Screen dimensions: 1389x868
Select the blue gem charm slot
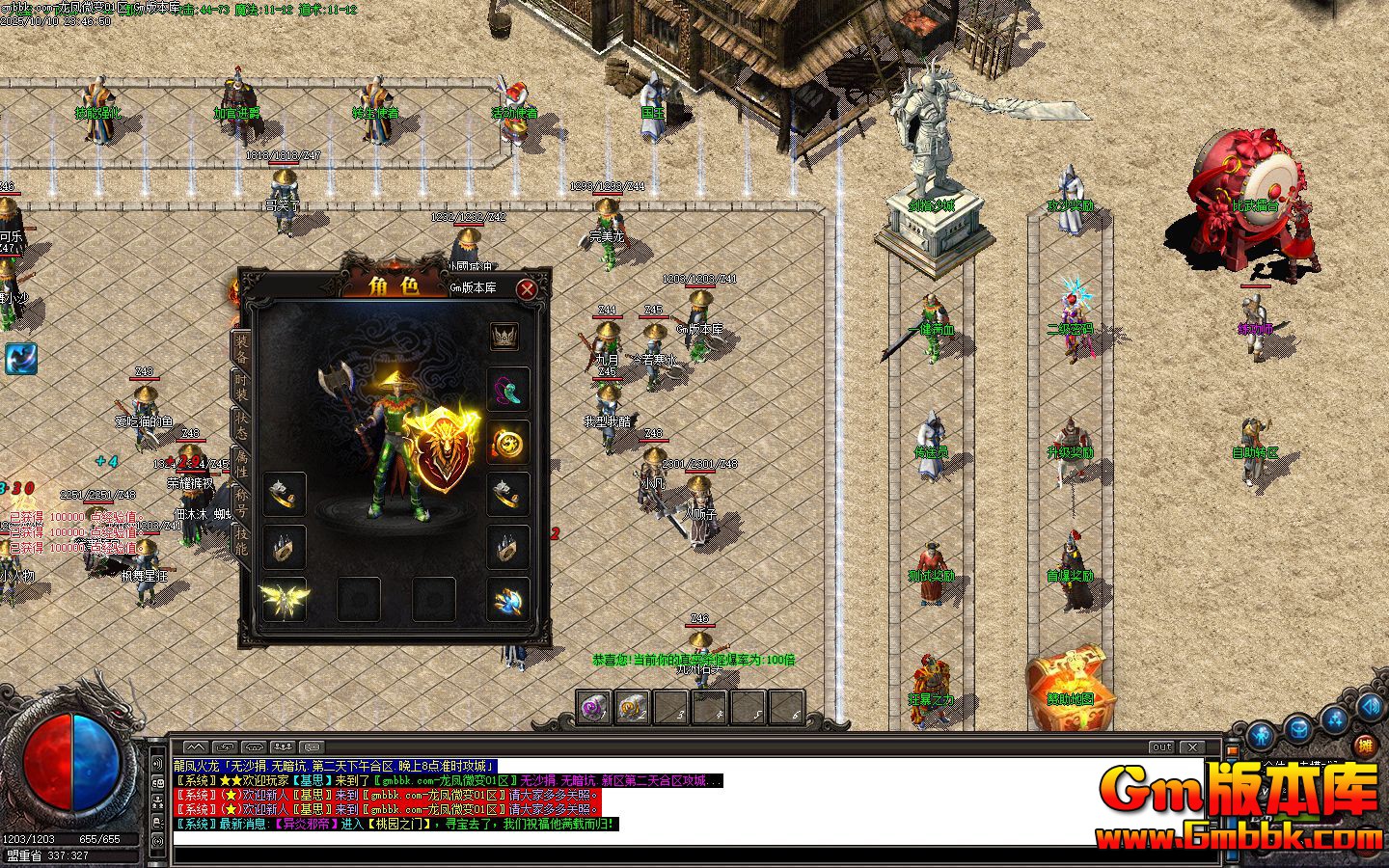click(x=507, y=600)
